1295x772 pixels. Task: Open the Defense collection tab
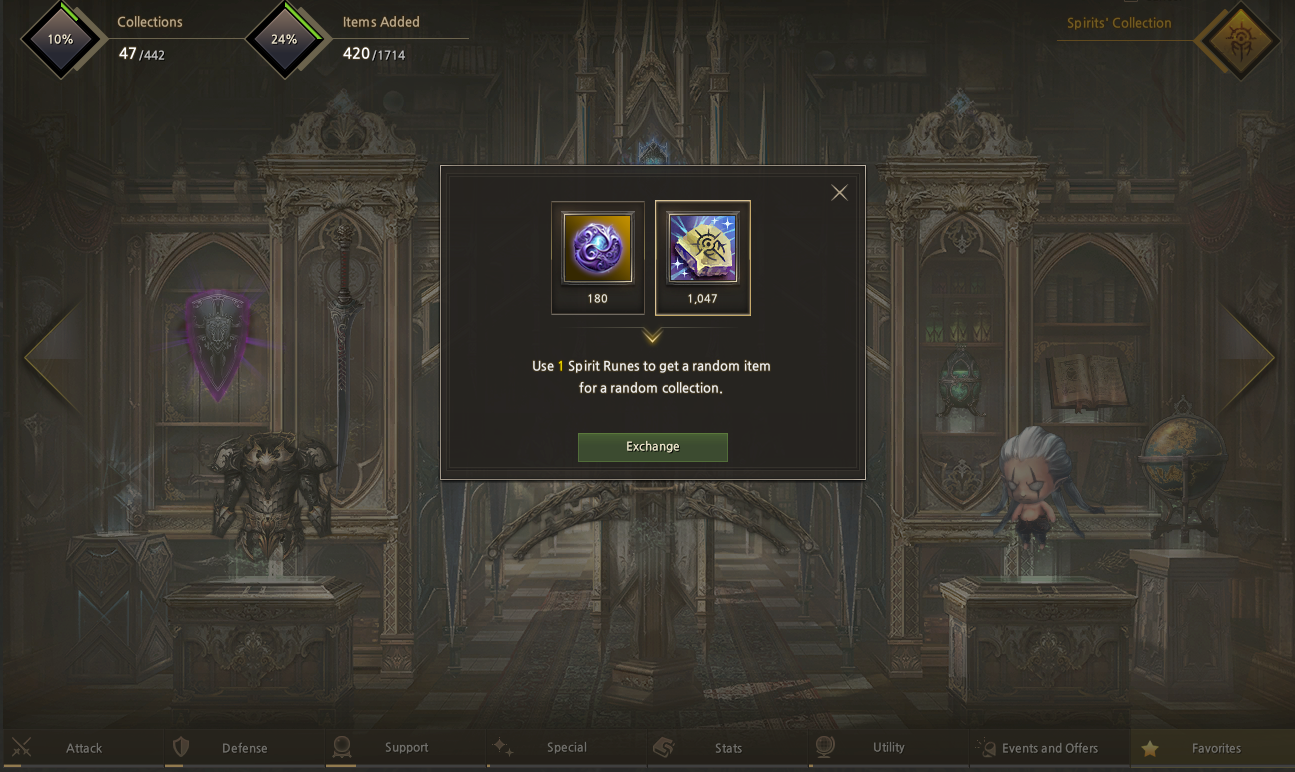click(244, 748)
